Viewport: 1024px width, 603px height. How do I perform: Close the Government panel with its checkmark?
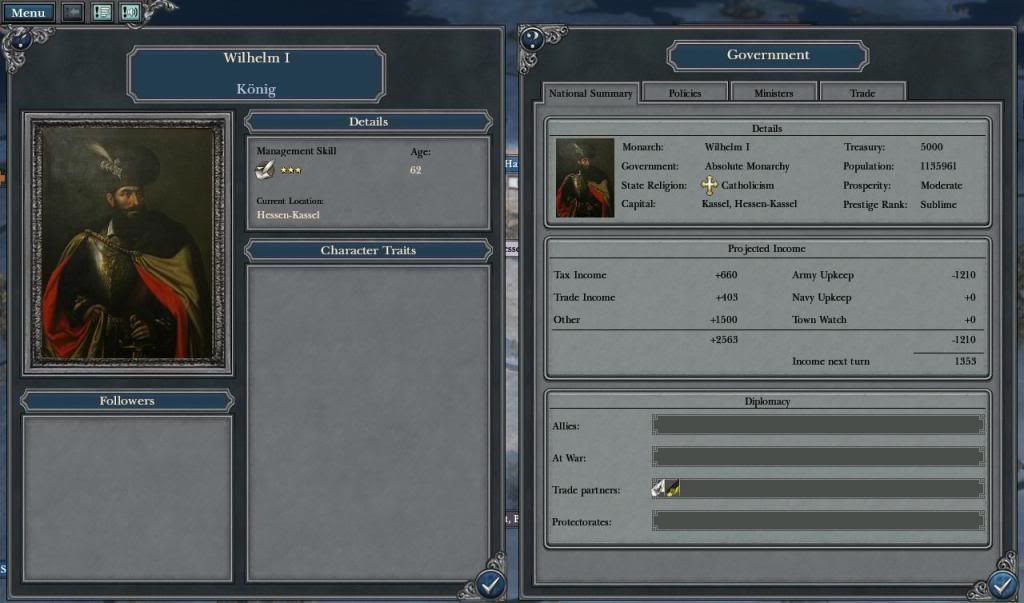[x=1003, y=584]
